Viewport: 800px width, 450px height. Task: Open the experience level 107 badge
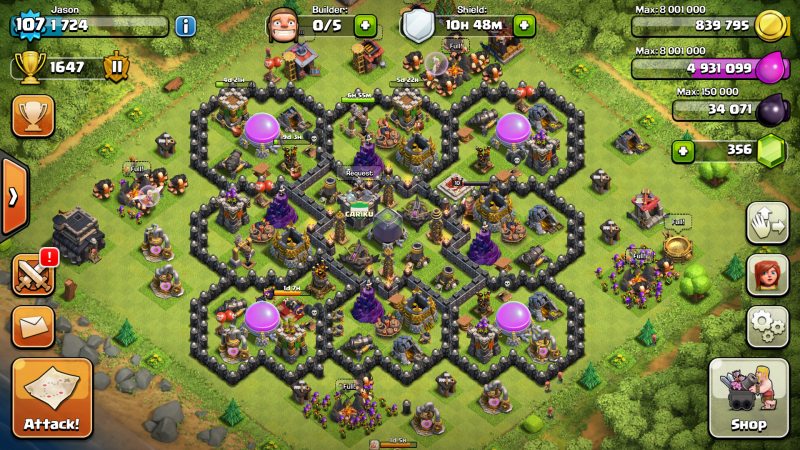click(x=29, y=24)
